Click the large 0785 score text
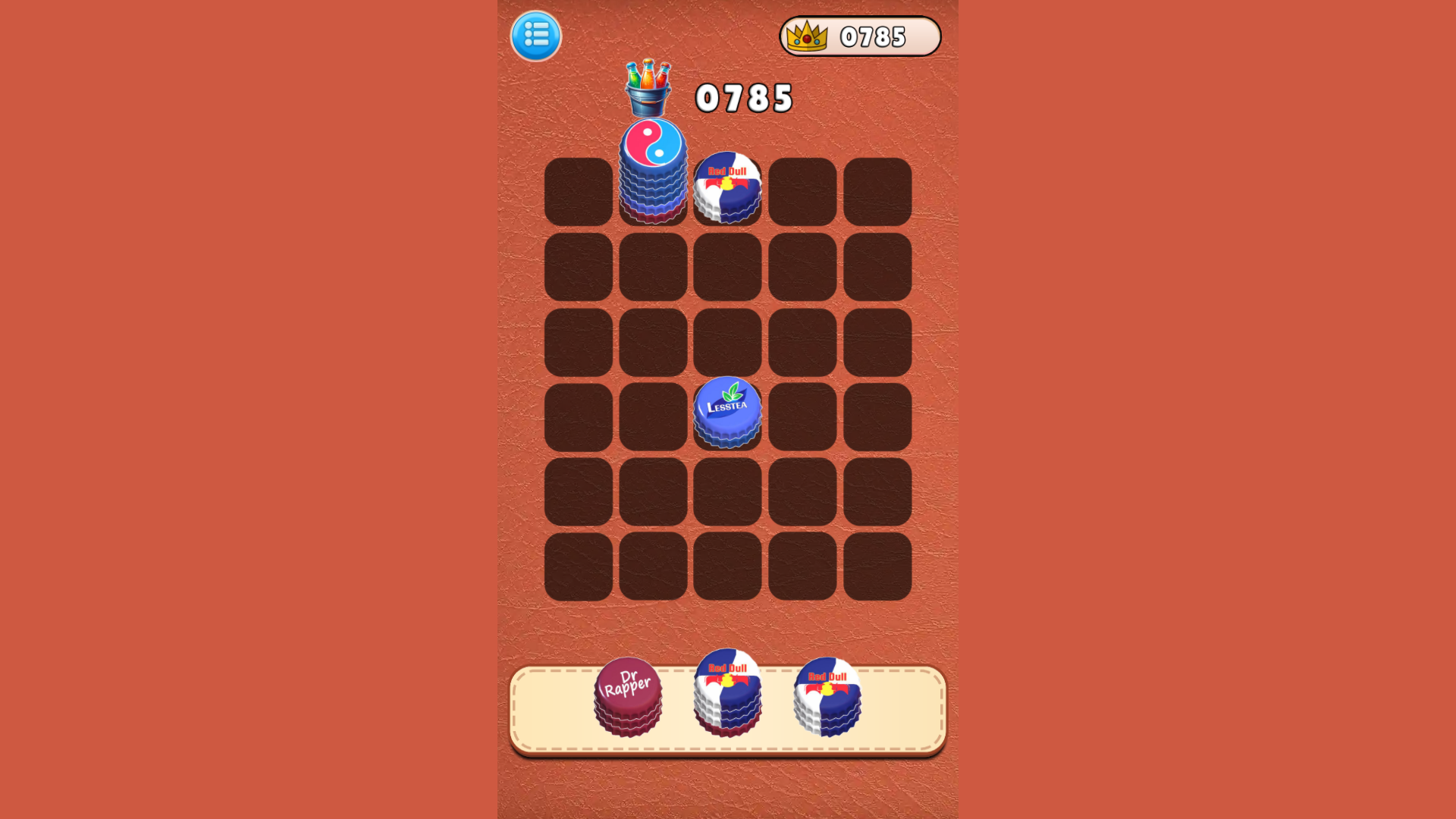The height and width of the screenshot is (819, 1456). pyautogui.click(x=745, y=97)
